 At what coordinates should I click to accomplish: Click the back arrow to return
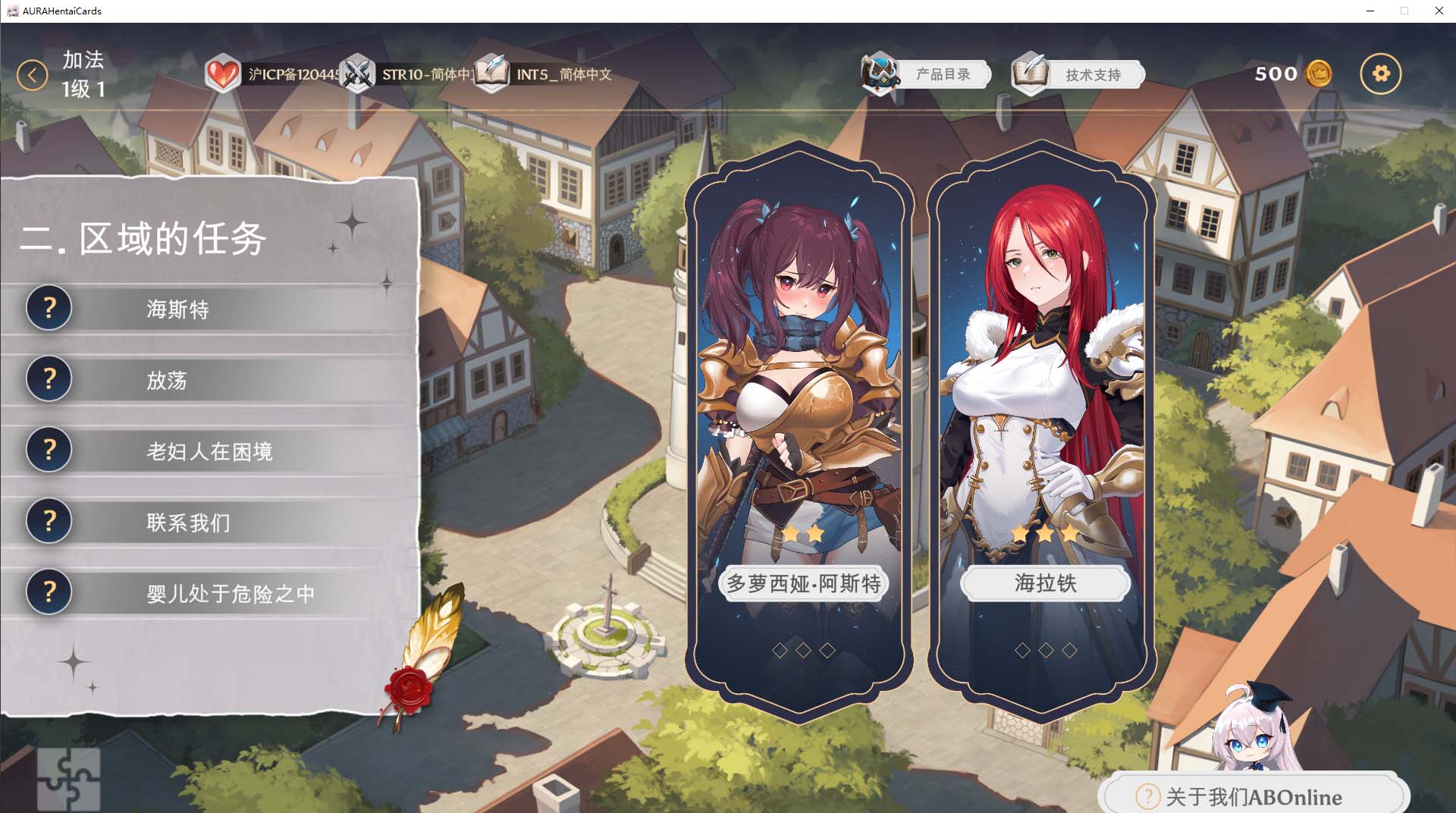(31, 75)
